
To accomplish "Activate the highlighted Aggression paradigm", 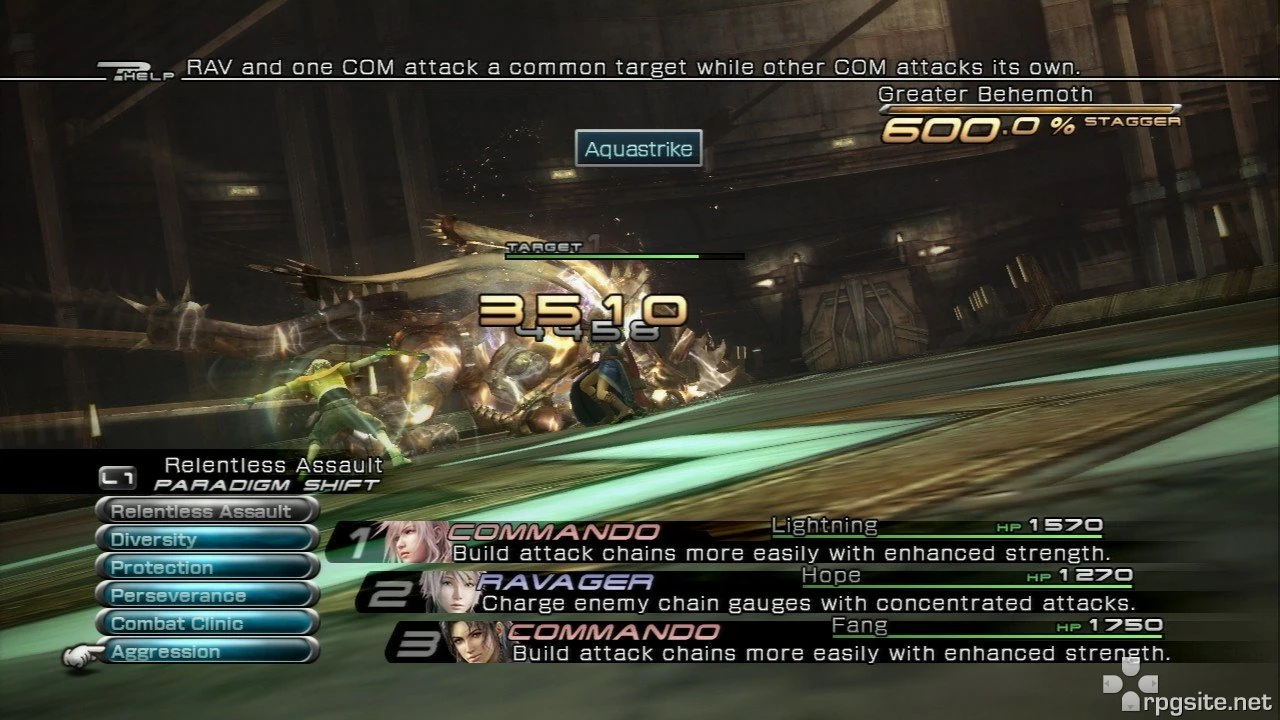I will click(205, 651).
